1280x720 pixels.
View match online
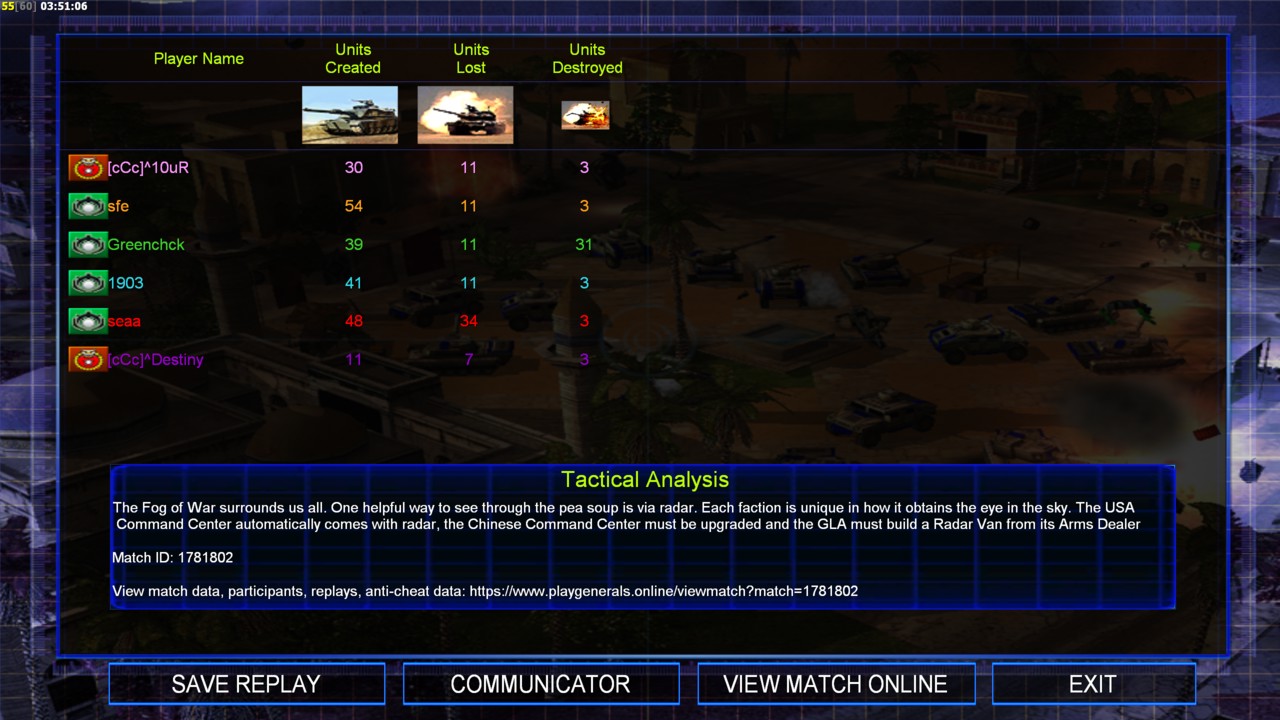coord(835,684)
